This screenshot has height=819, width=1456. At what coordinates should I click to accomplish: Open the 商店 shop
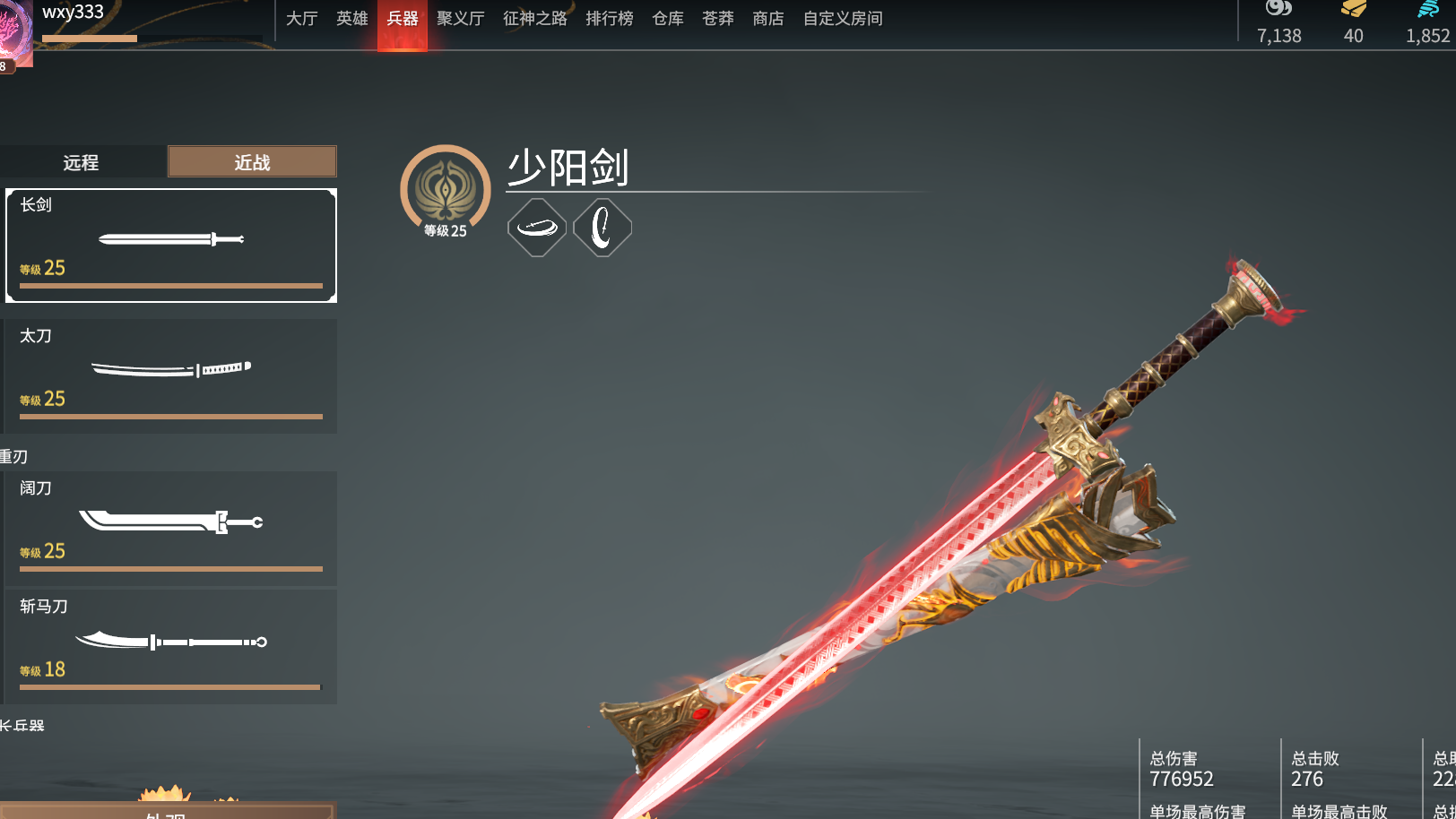[x=768, y=19]
